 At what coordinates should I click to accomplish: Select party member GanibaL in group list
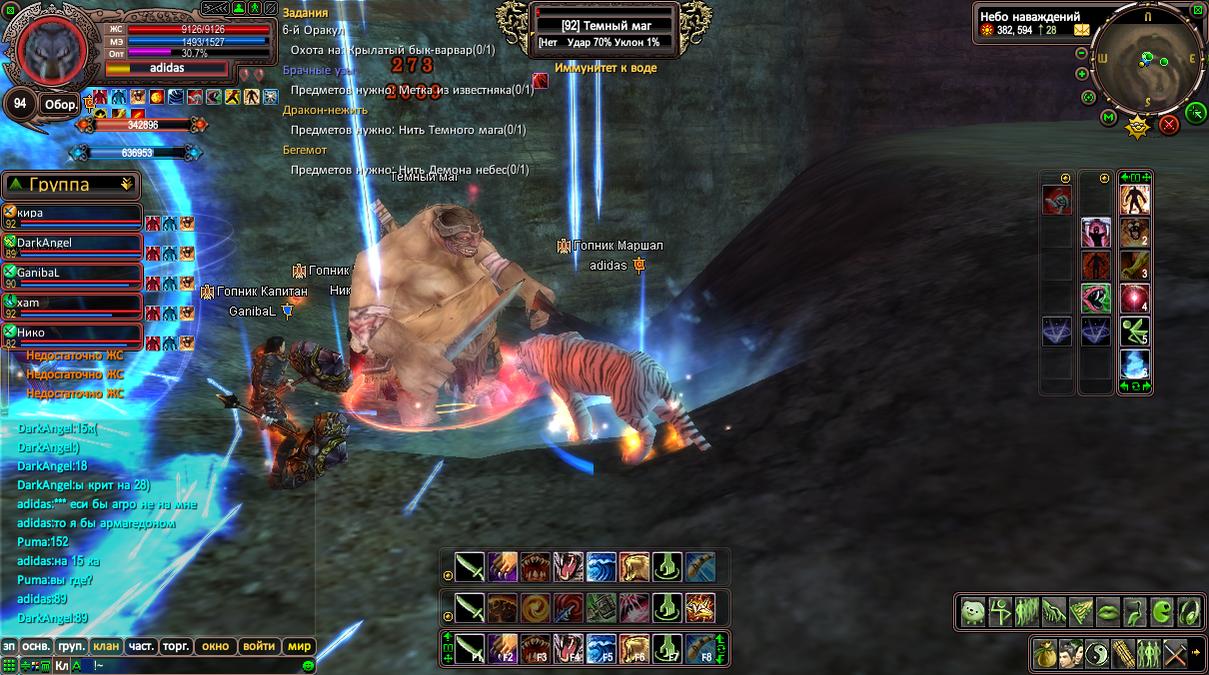(x=70, y=273)
